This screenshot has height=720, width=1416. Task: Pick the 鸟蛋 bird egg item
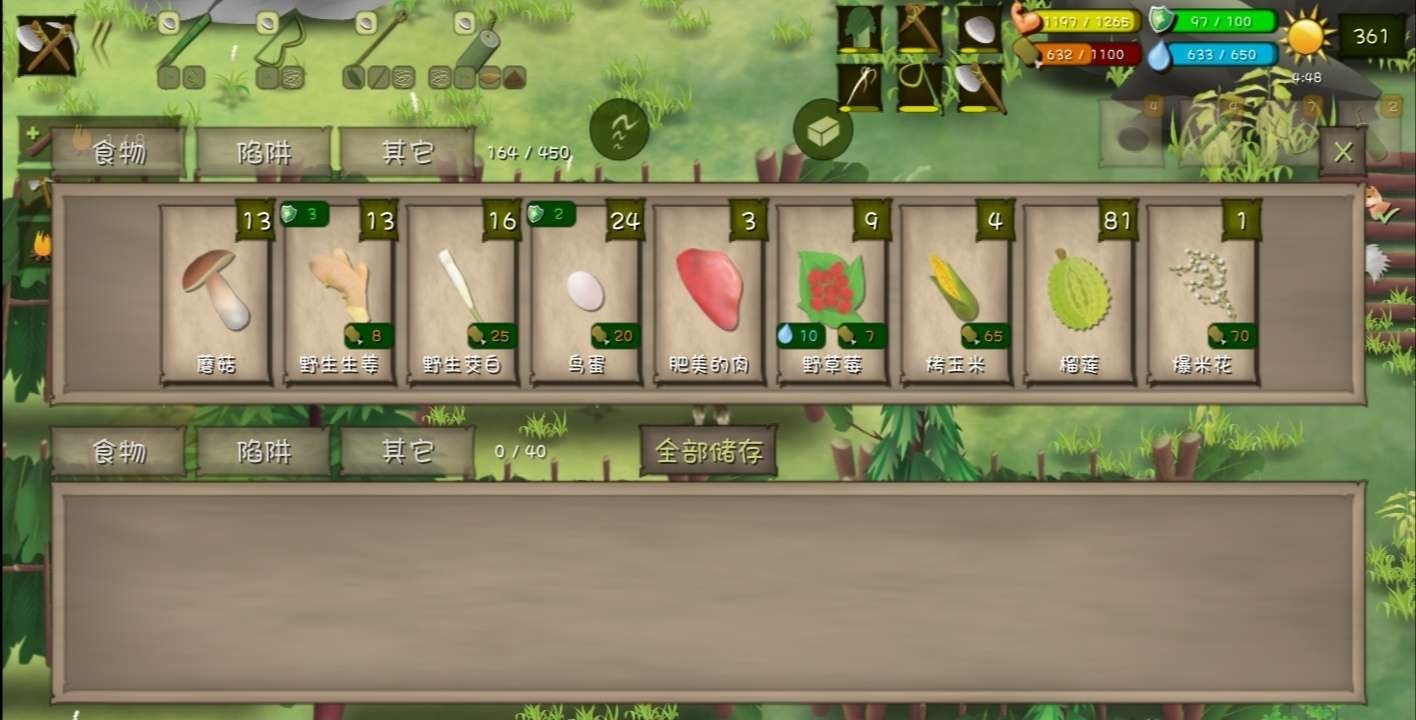[x=585, y=295]
